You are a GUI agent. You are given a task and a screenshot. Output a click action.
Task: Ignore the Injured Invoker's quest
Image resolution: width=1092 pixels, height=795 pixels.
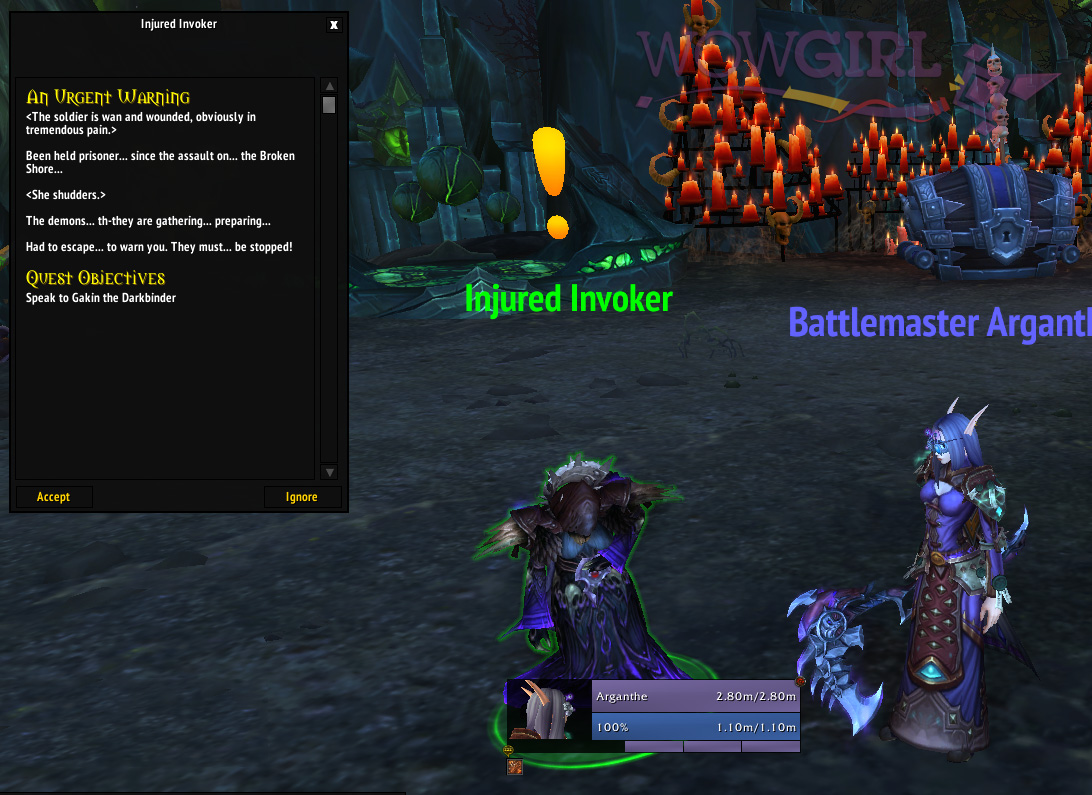pyautogui.click(x=302, y=497)
